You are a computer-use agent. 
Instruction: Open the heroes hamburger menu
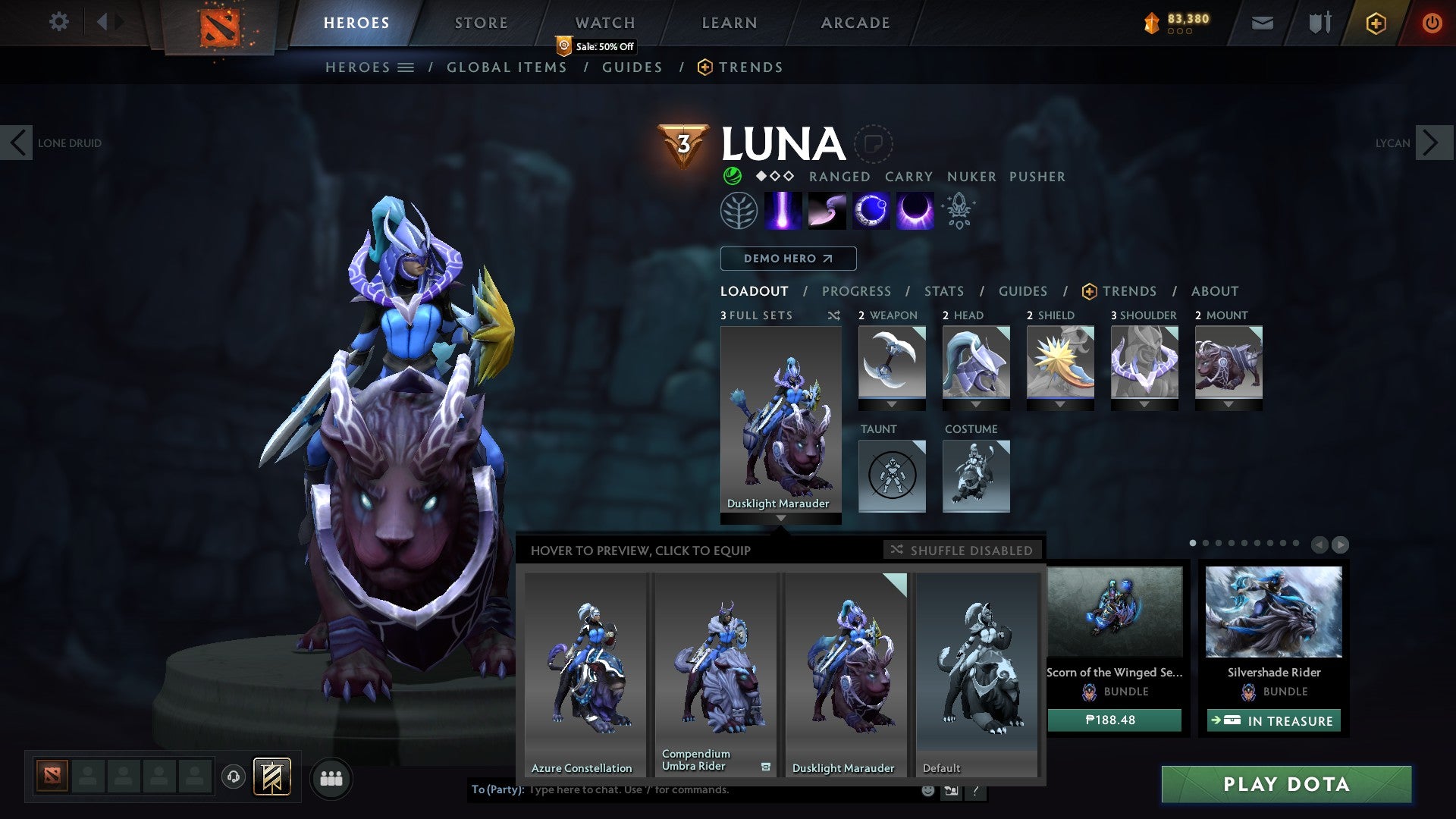(407, 67)
